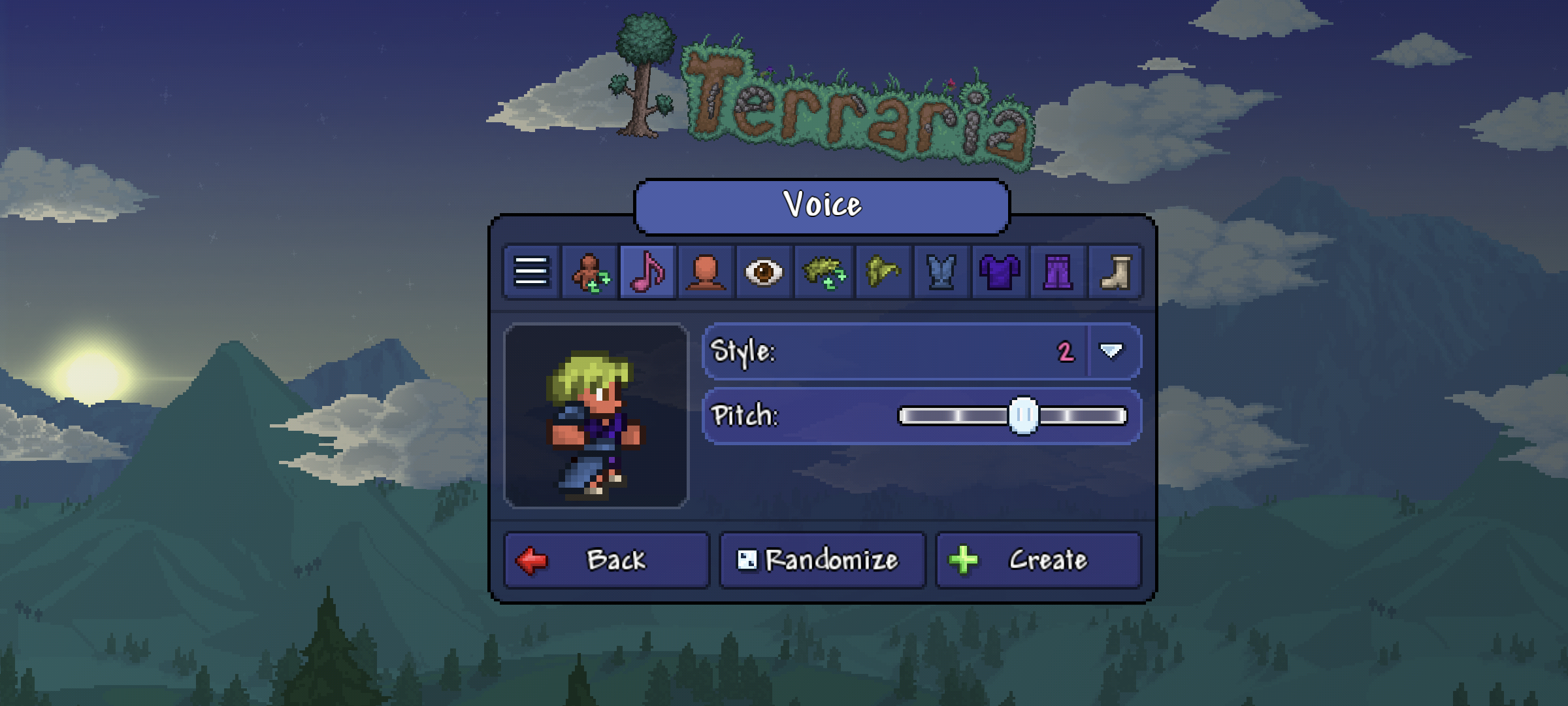Click the character preview portrait
The image size is (1568, 706).
[596, 416]
